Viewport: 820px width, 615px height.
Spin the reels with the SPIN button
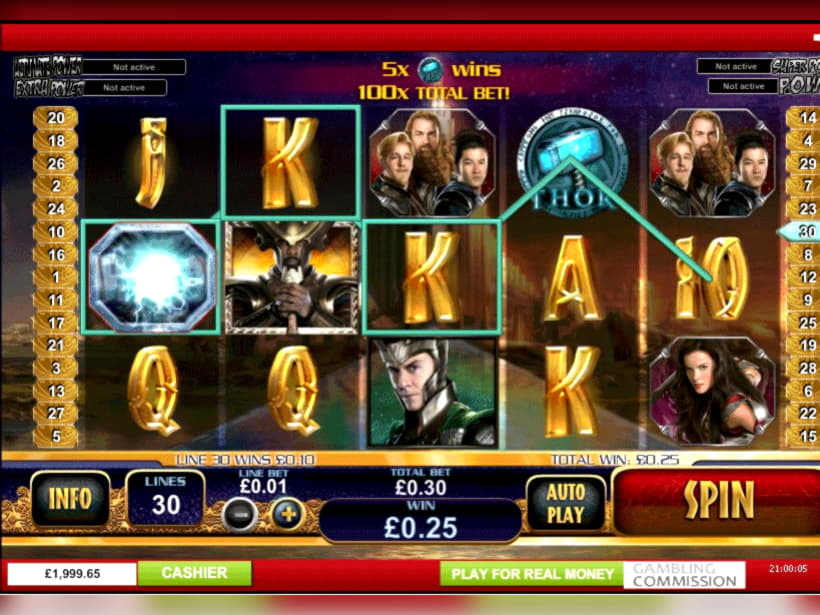pyautogui.click(x=718, y=502)
